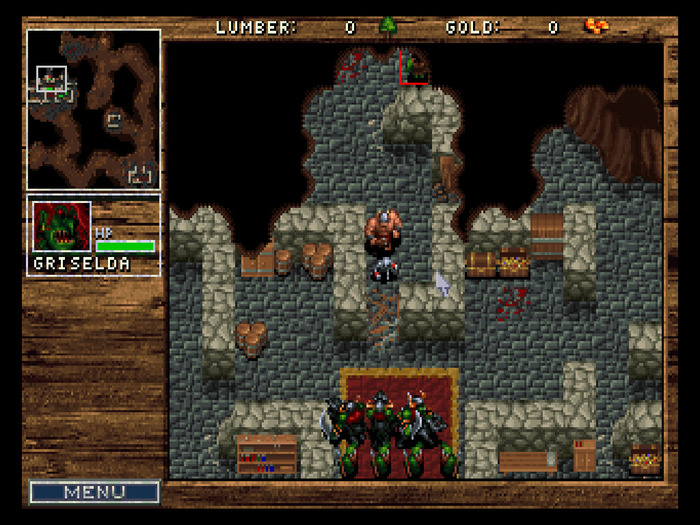Click the dungeon minimap
The height and width of the screenshot is (525, 700).
click(93, 109)
